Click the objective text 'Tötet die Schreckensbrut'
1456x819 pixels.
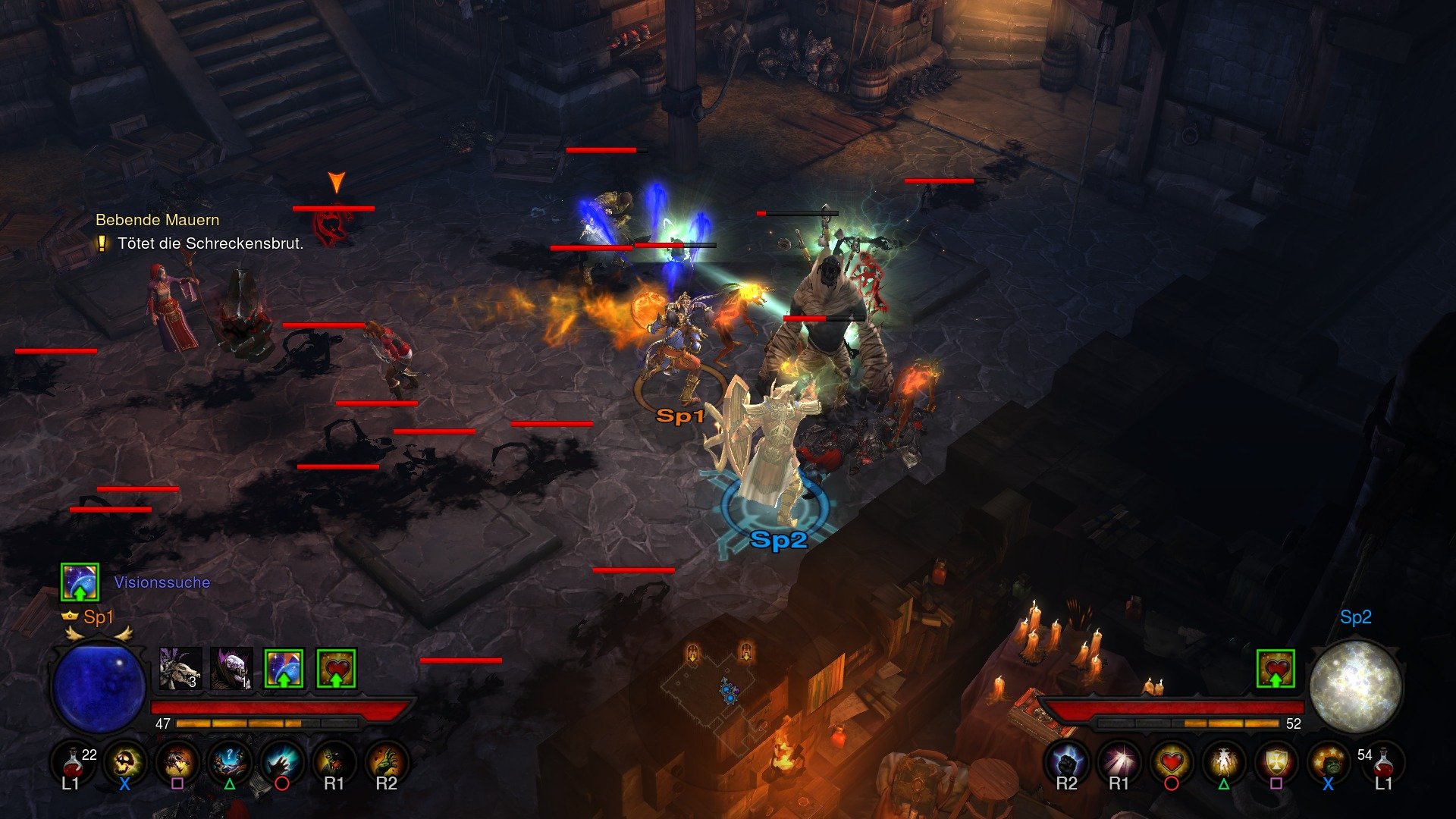pyautogui.click(x=211, y=244)
